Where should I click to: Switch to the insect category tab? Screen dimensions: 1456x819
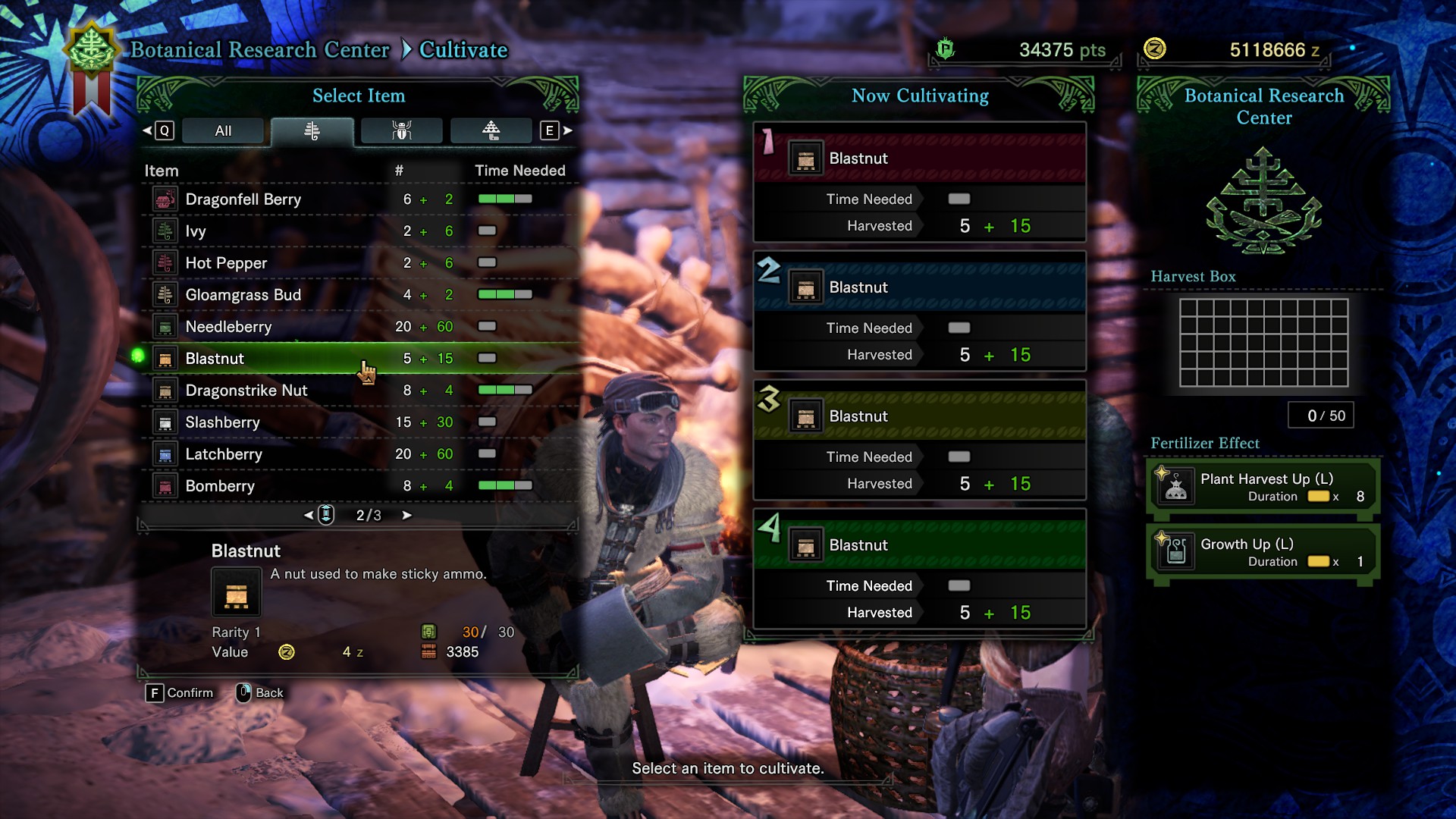pos(401,130)
